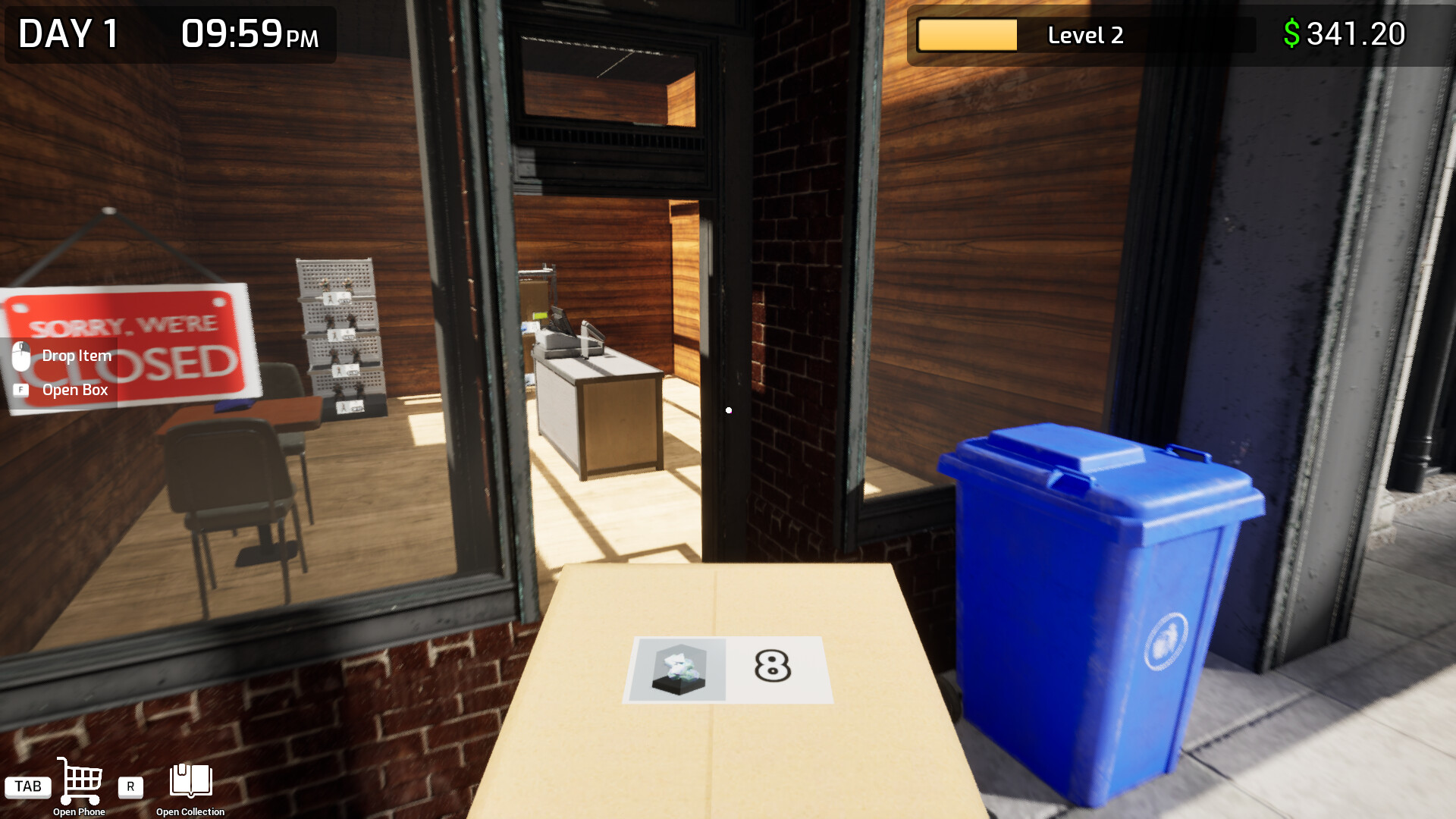Select the DAY 1 header
The image size is (1456, 819).
[68, 34]
